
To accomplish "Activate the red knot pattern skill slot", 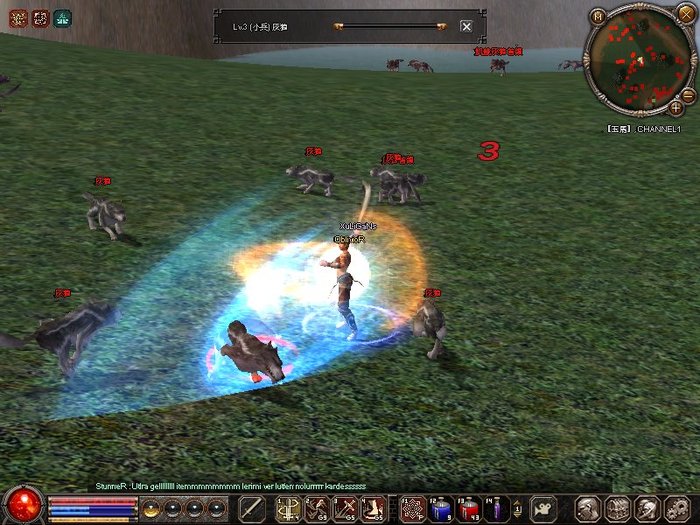I will [412, 508].
